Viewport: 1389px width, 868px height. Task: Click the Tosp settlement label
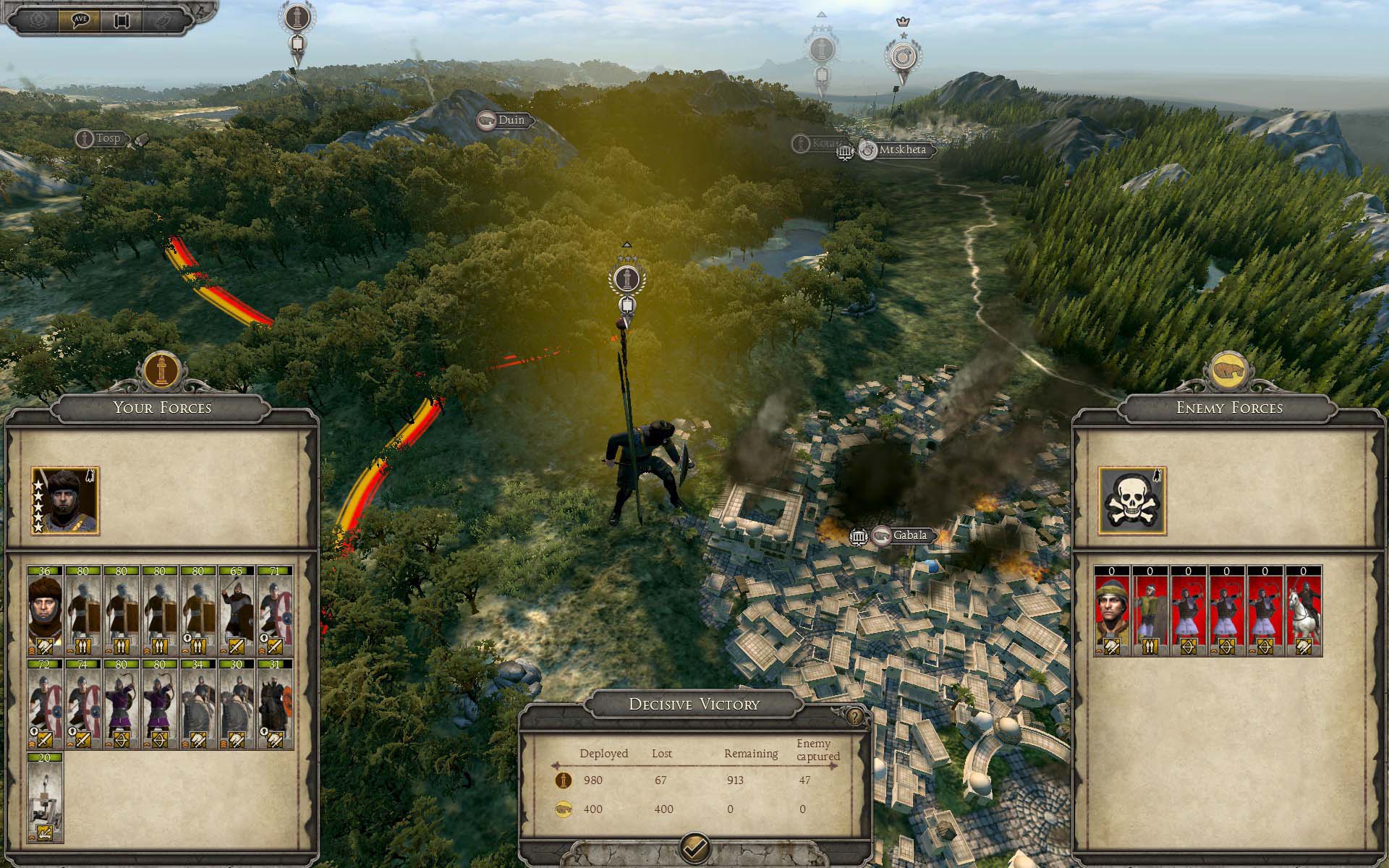(x=108, y=138)
